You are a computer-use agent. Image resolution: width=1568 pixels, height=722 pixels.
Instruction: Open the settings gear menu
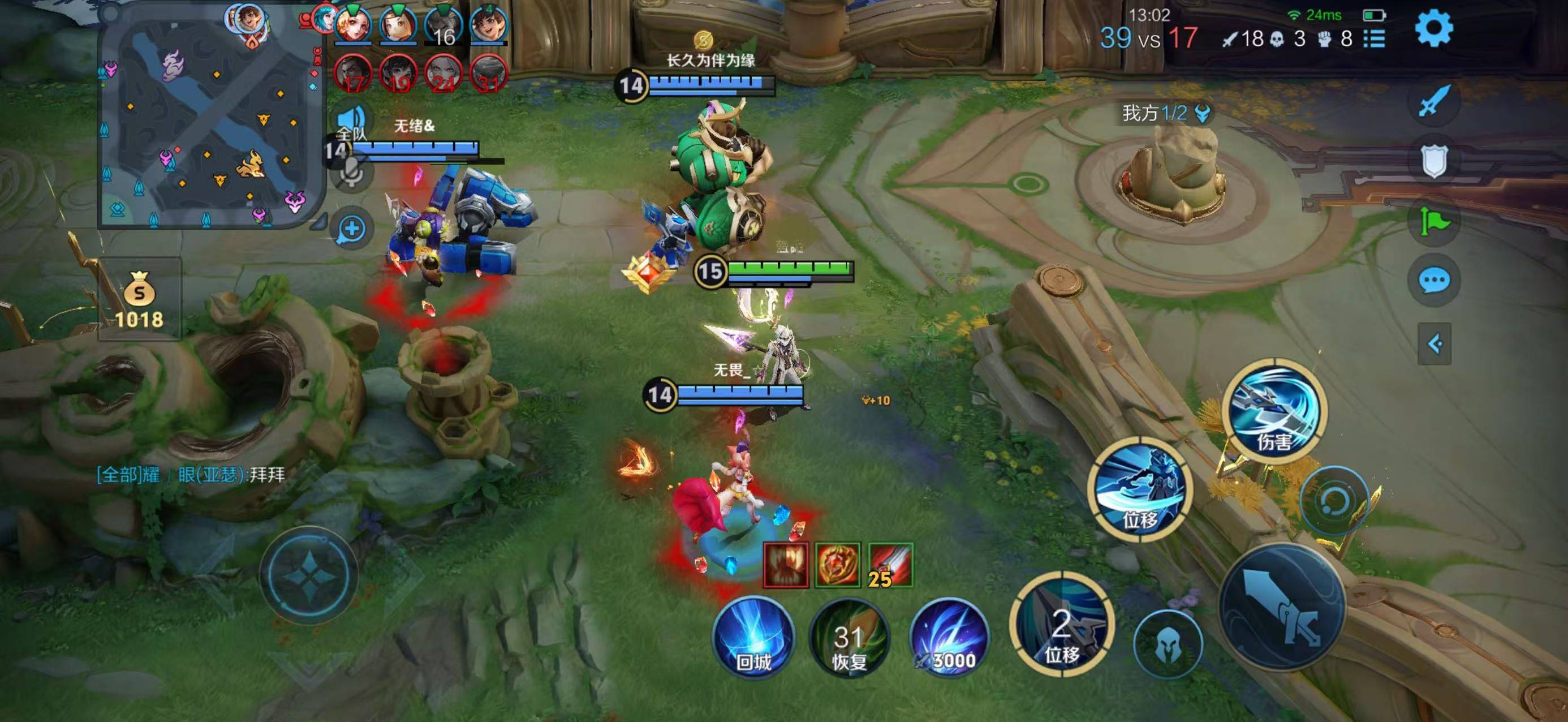coord(1433,29)
